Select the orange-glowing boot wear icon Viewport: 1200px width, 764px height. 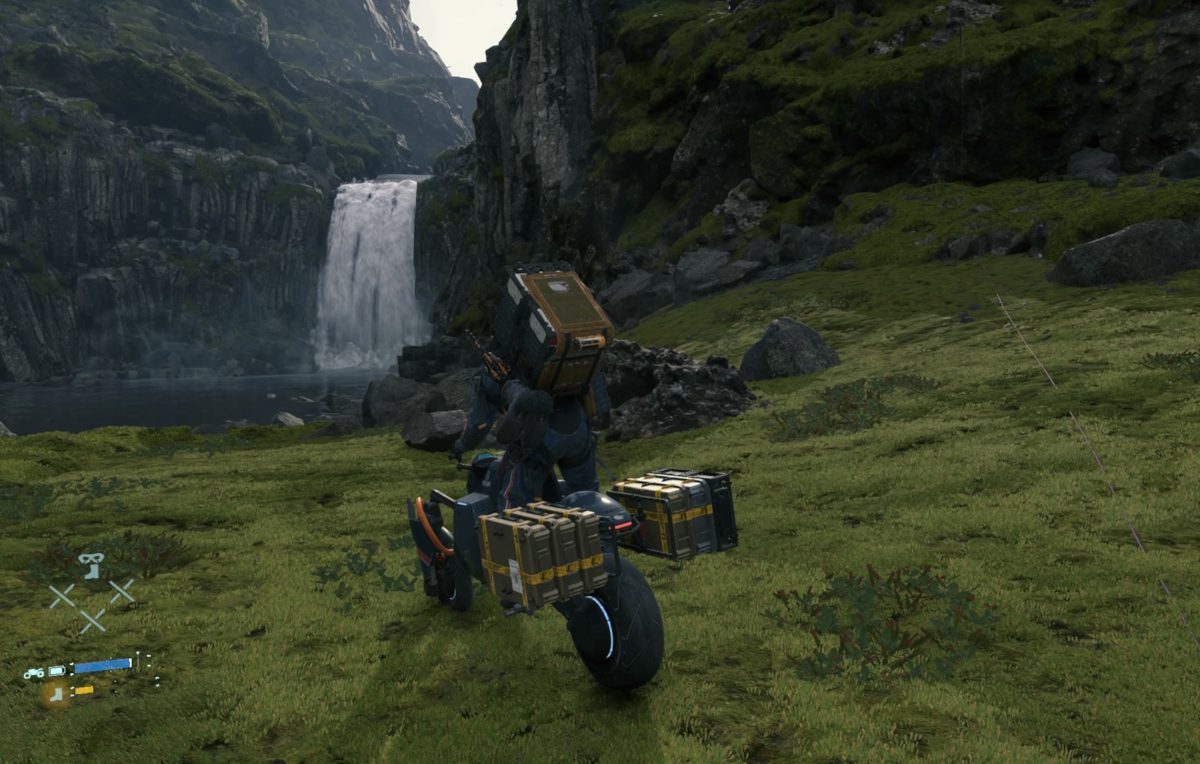point(53,692)
